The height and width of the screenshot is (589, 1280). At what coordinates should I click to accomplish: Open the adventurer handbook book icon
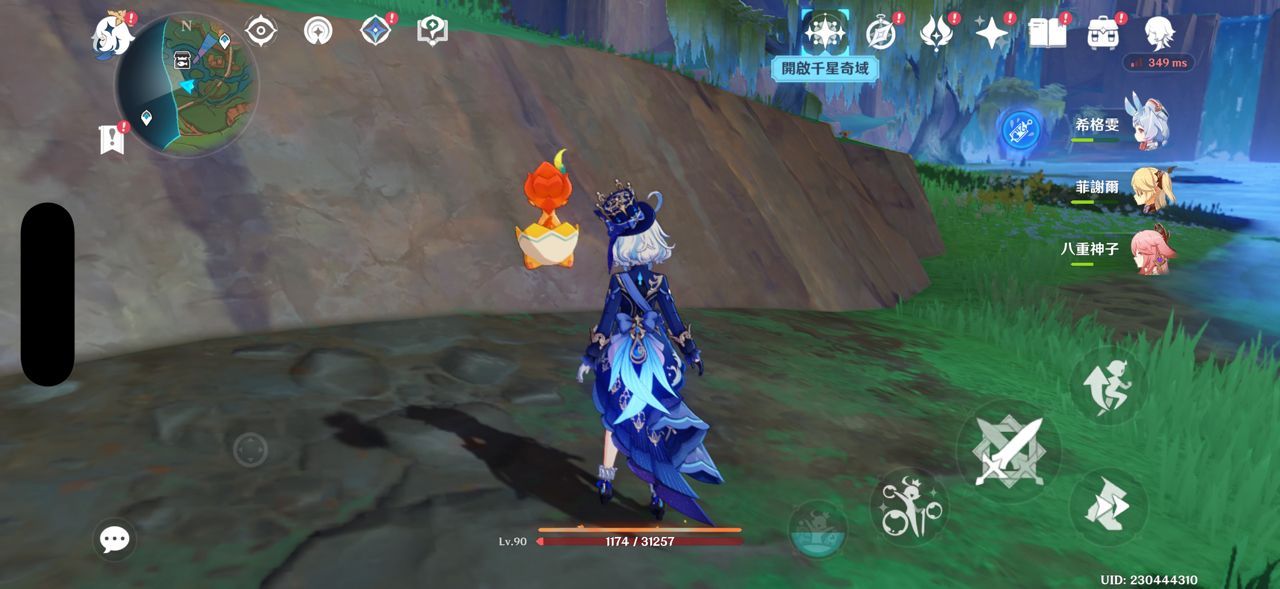[1047, 33]
